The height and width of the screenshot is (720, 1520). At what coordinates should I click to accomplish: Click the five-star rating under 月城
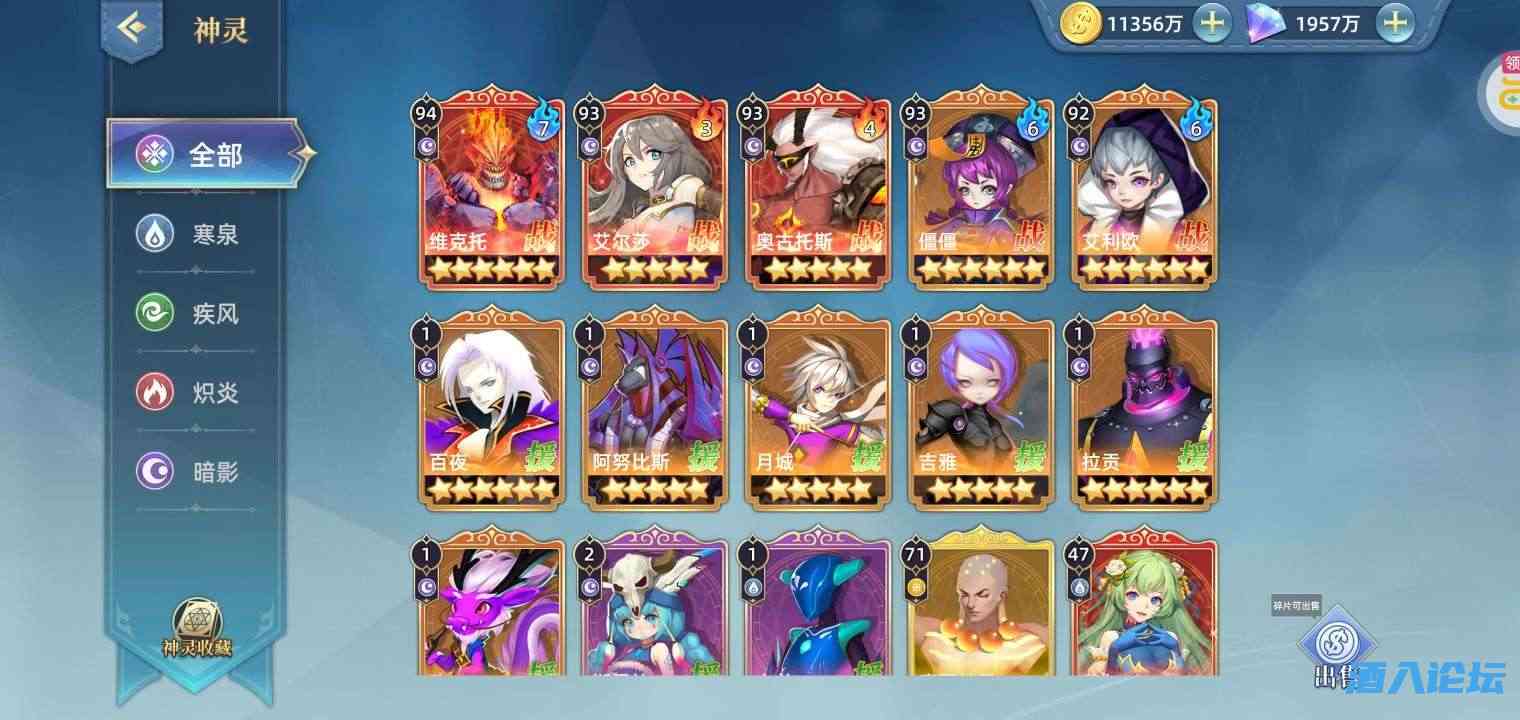click(817, 490)
